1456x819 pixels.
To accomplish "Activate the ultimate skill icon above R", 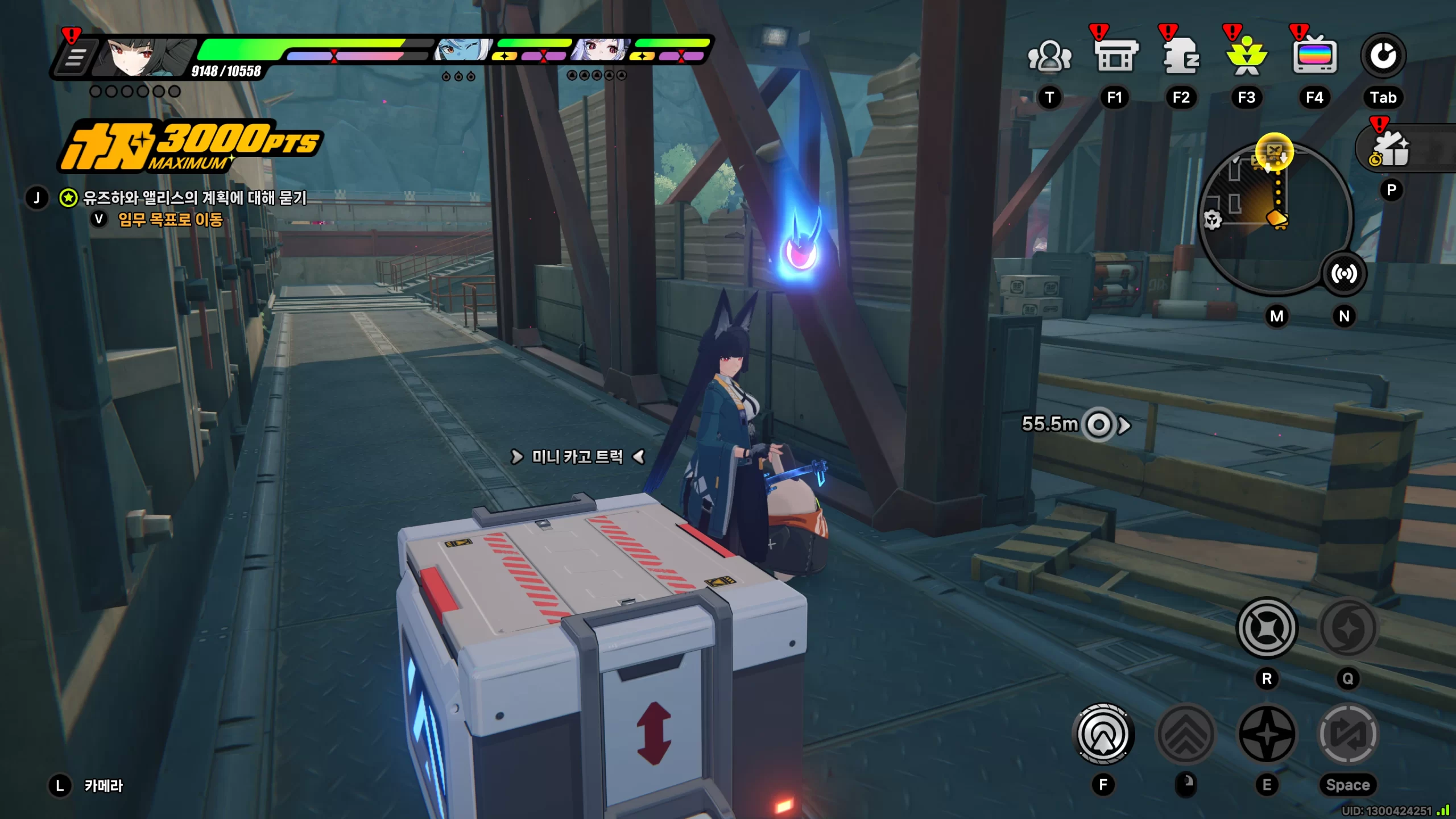I will pos(1267,628).
